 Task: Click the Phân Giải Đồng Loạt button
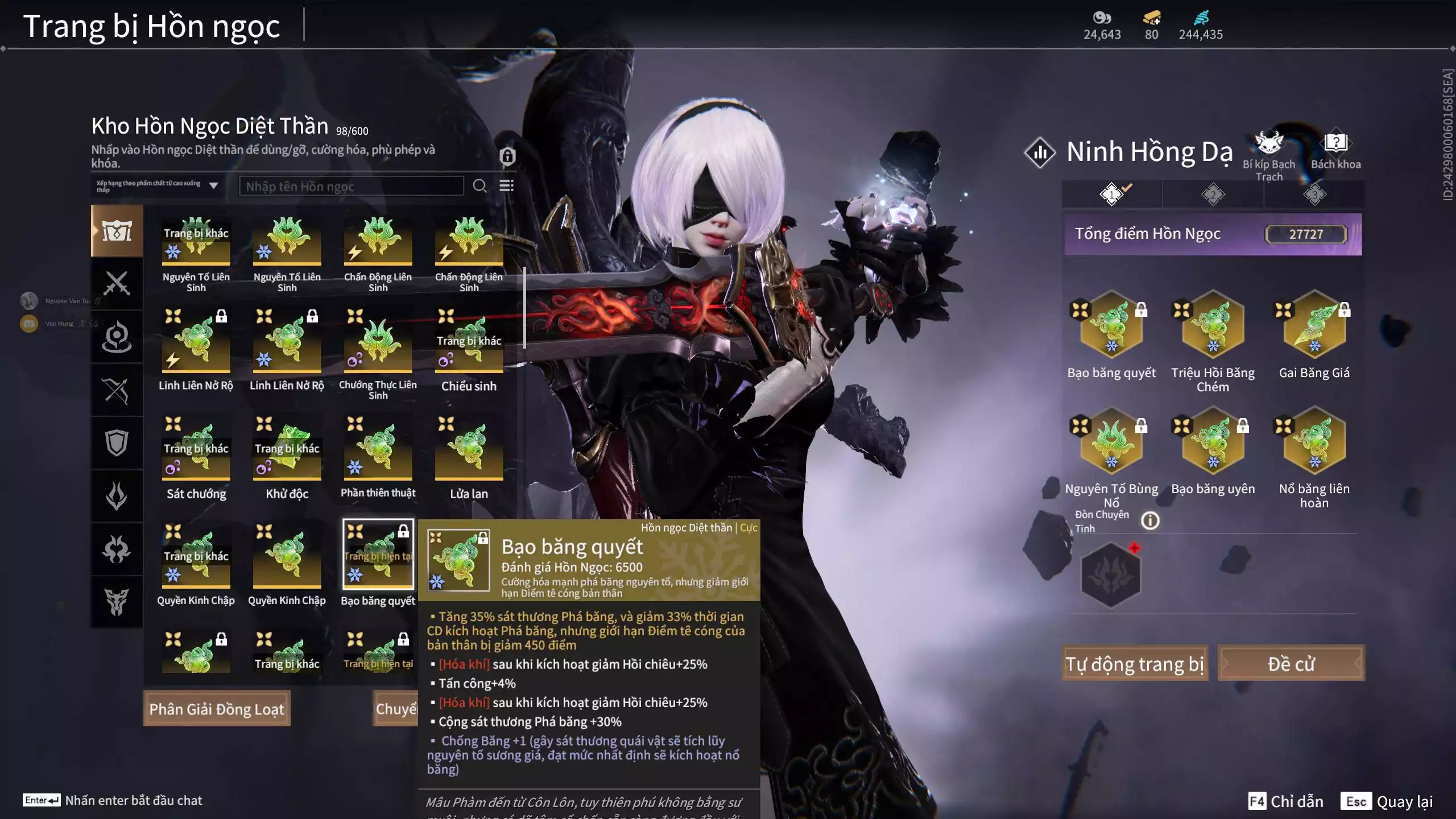[217, 709]
